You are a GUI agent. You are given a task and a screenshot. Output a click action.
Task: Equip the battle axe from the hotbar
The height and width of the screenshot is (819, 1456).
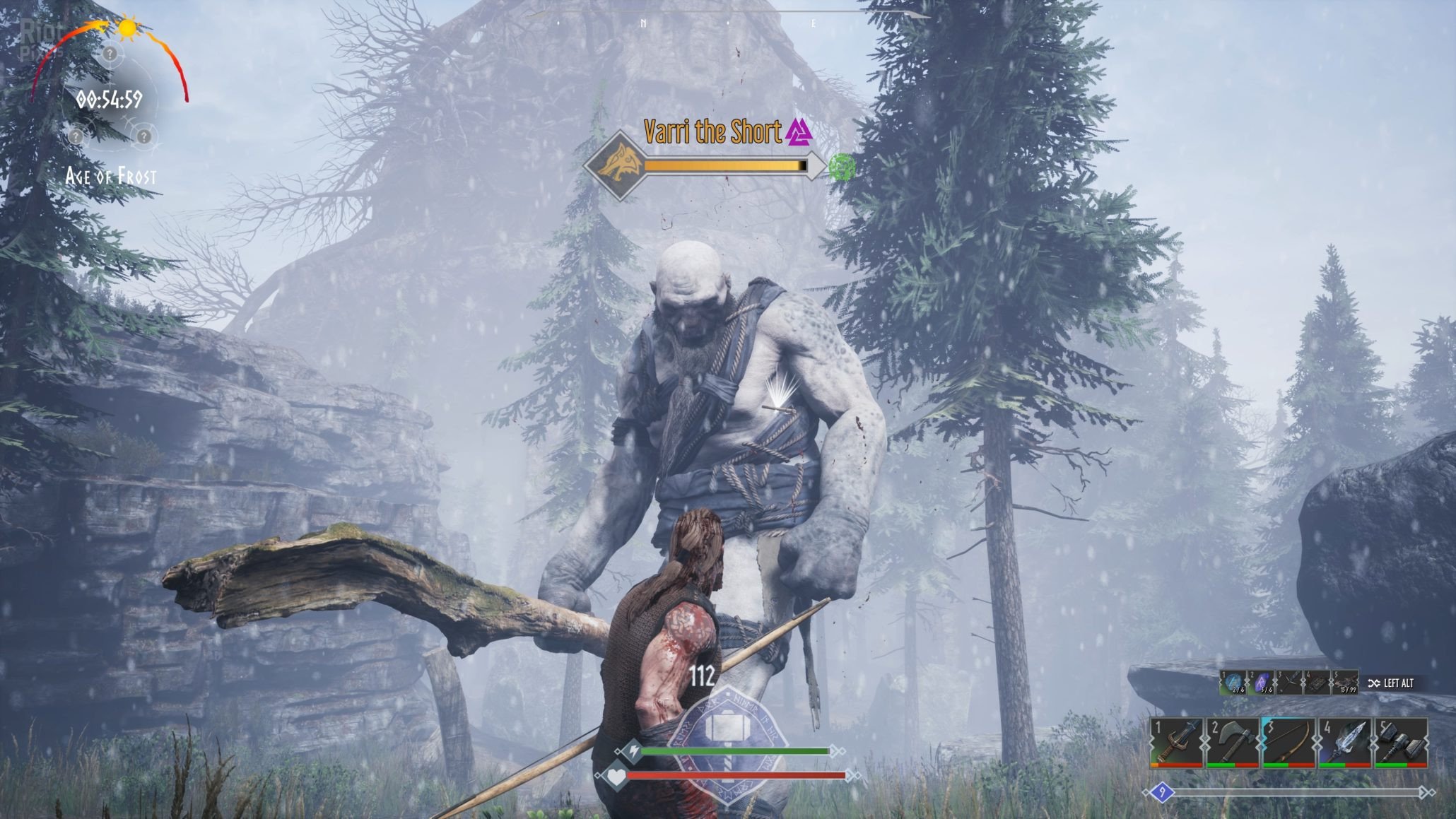(x=1232, y=742)
